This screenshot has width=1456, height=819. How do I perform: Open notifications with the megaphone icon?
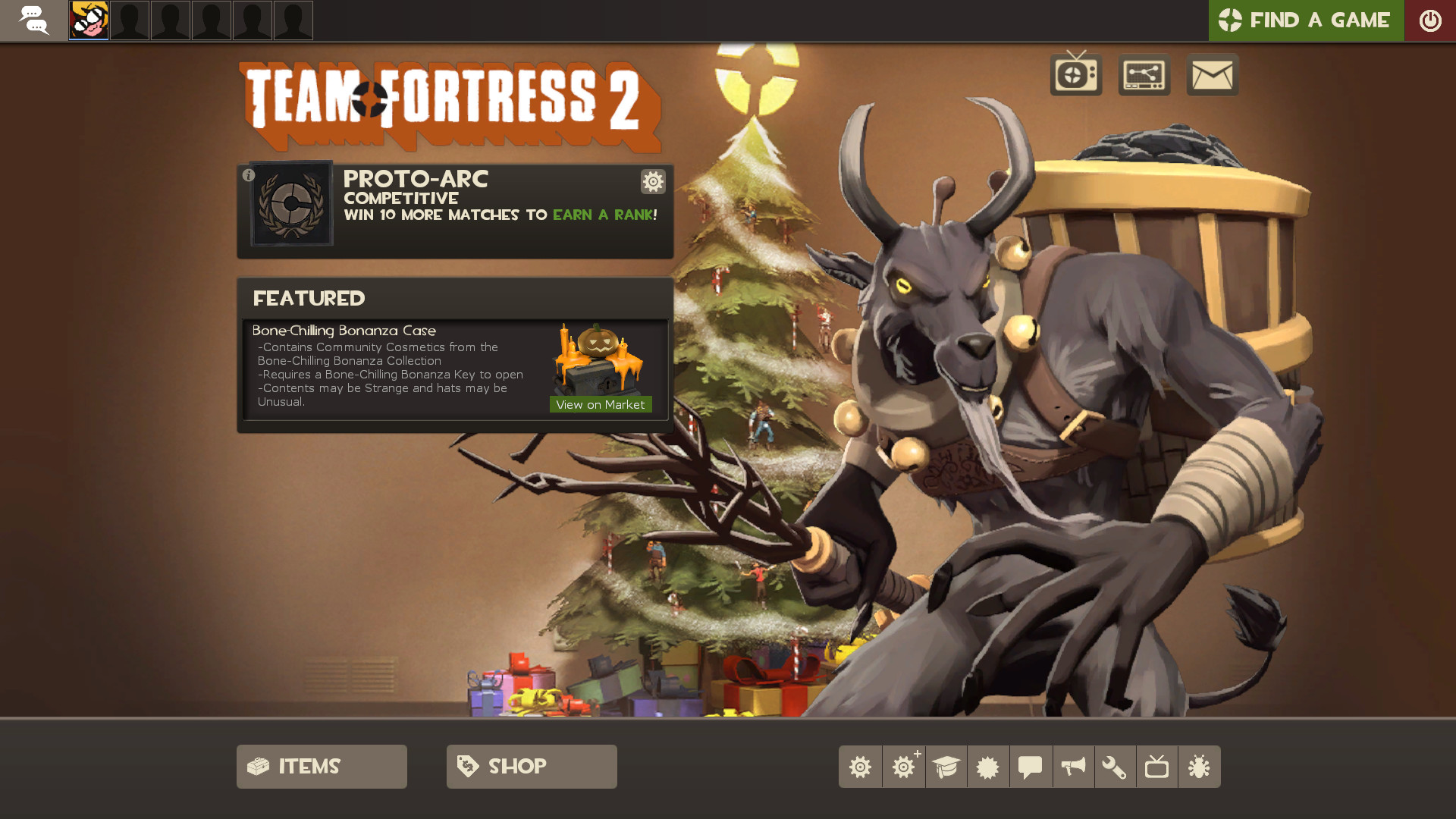pyautogui.click(x=1073, y=766)
